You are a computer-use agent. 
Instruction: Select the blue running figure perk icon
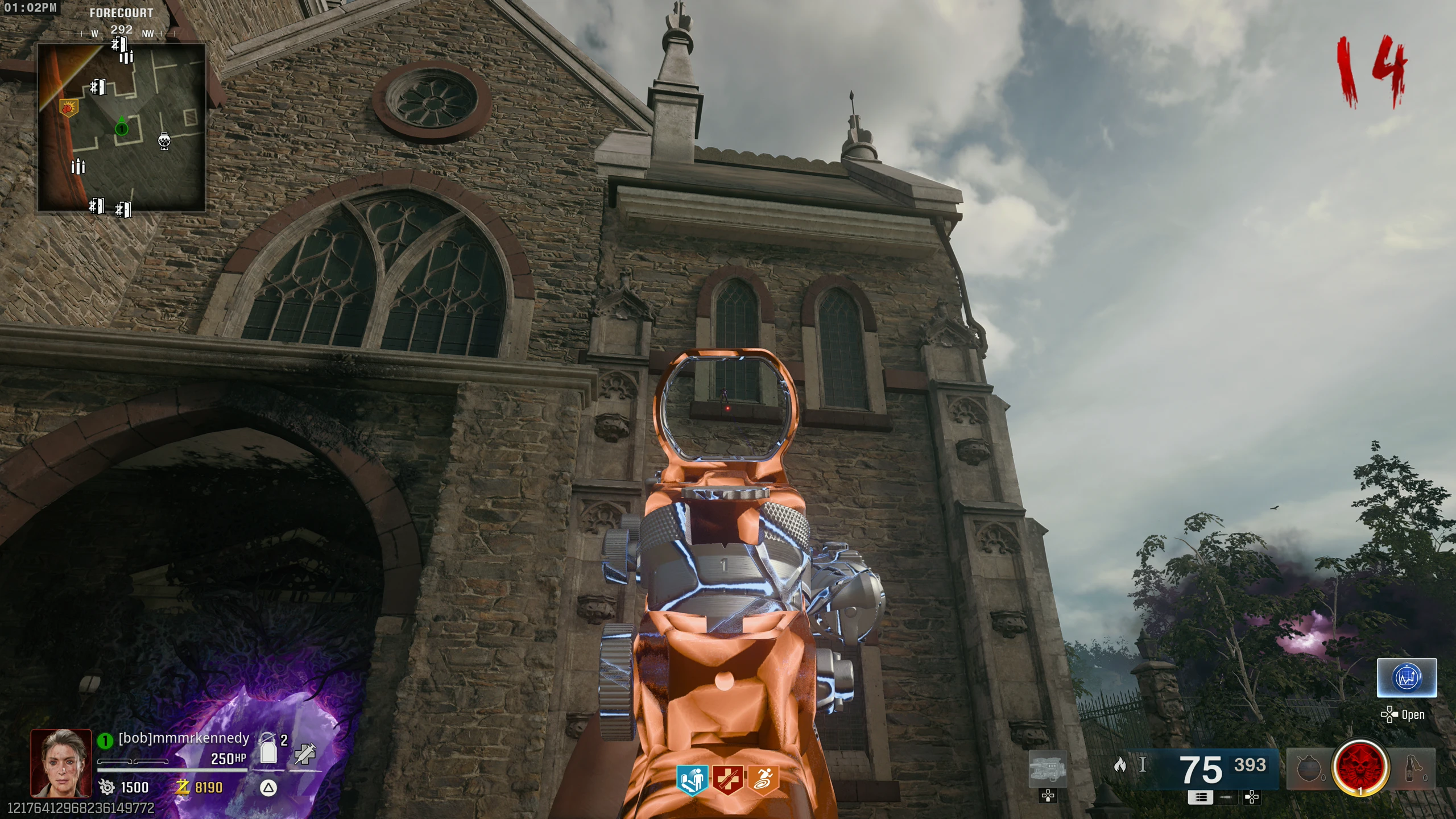click(692, 780)
